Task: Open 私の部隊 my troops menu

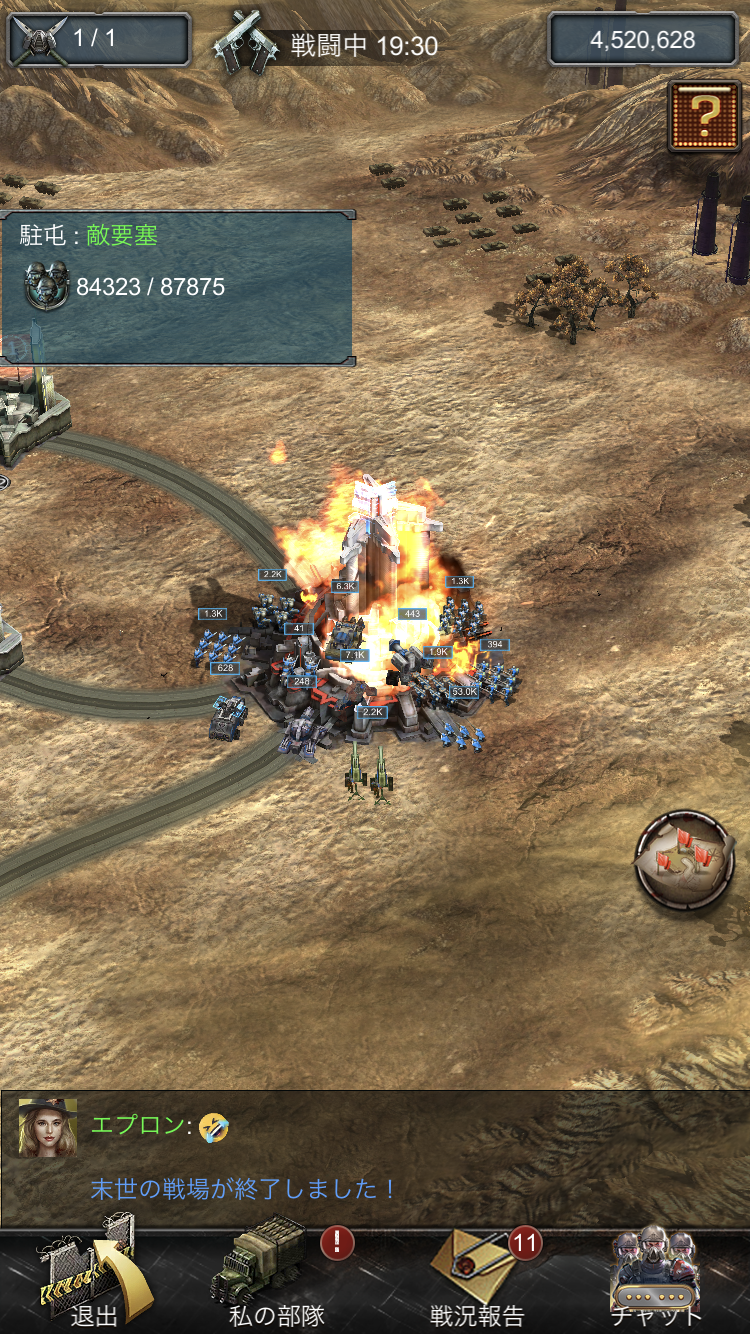Action: (275, 1280)
